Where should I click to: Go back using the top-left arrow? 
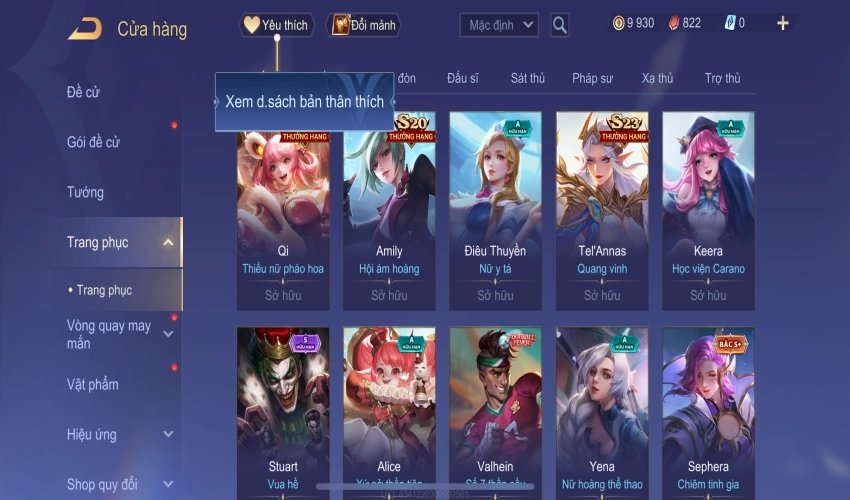pos(84,28)
